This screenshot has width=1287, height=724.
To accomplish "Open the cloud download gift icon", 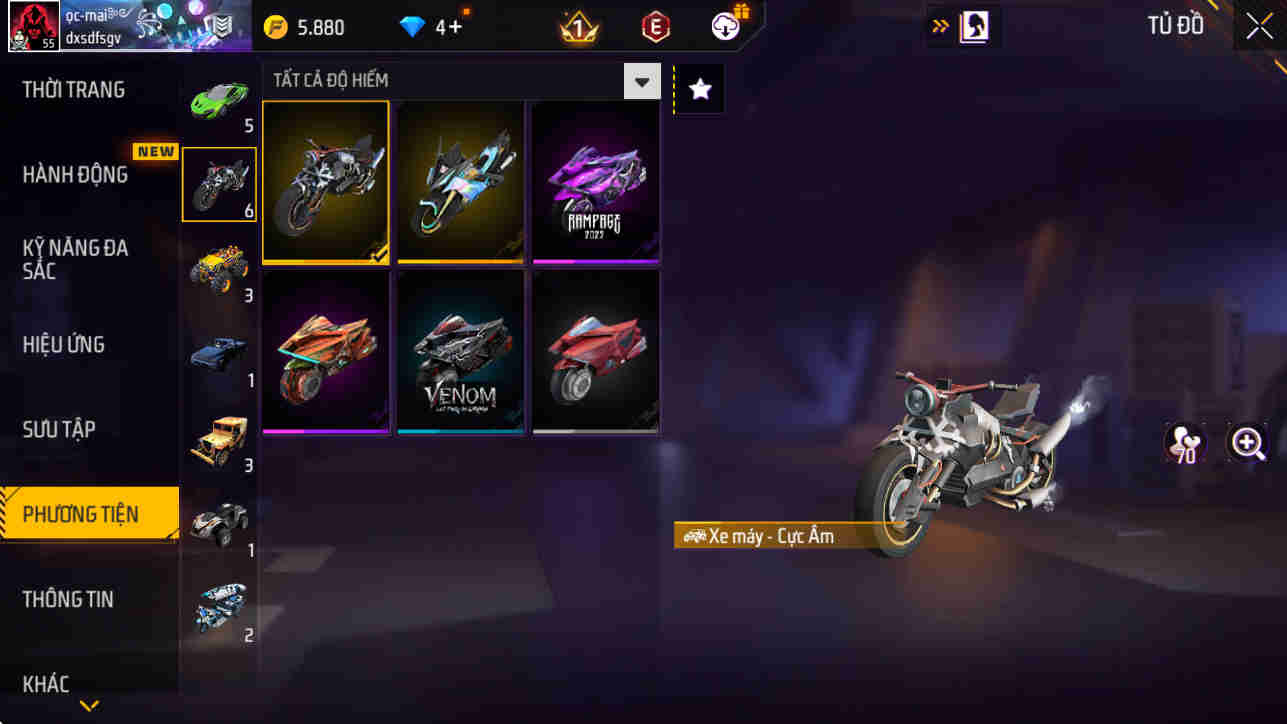I will click(x=726, y=27).
